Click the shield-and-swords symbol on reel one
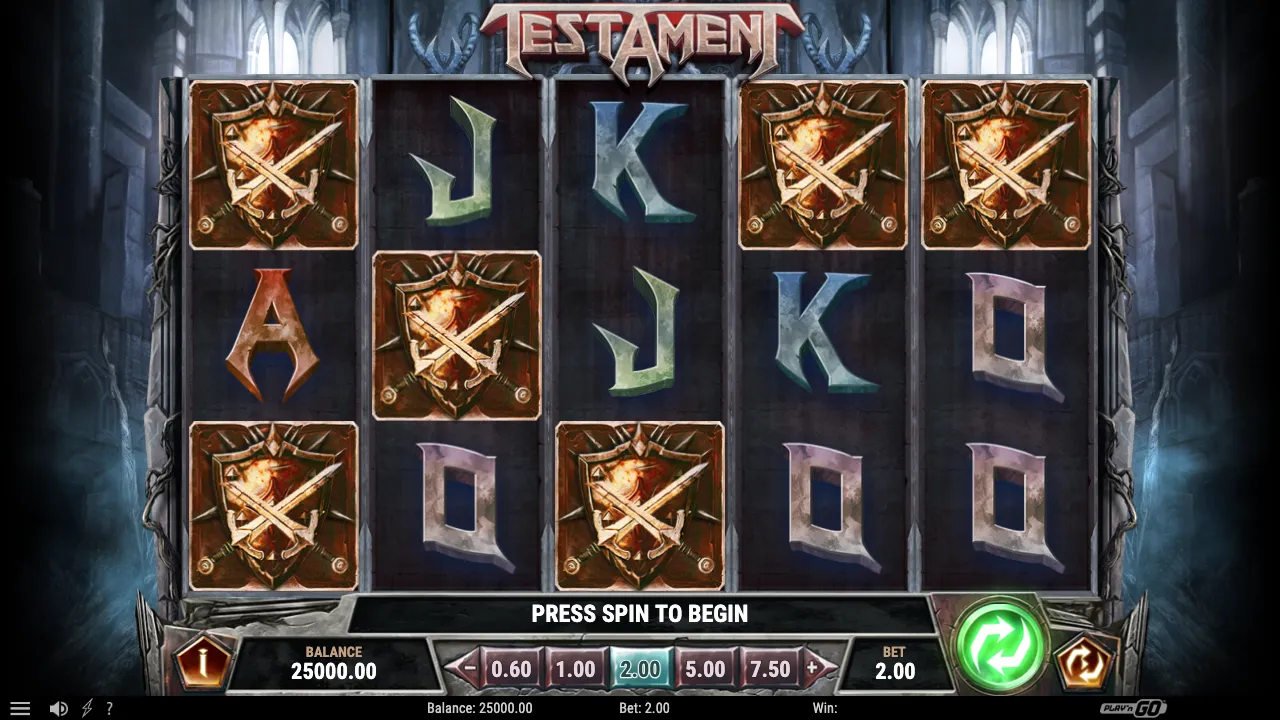 [x=272, y=165]
